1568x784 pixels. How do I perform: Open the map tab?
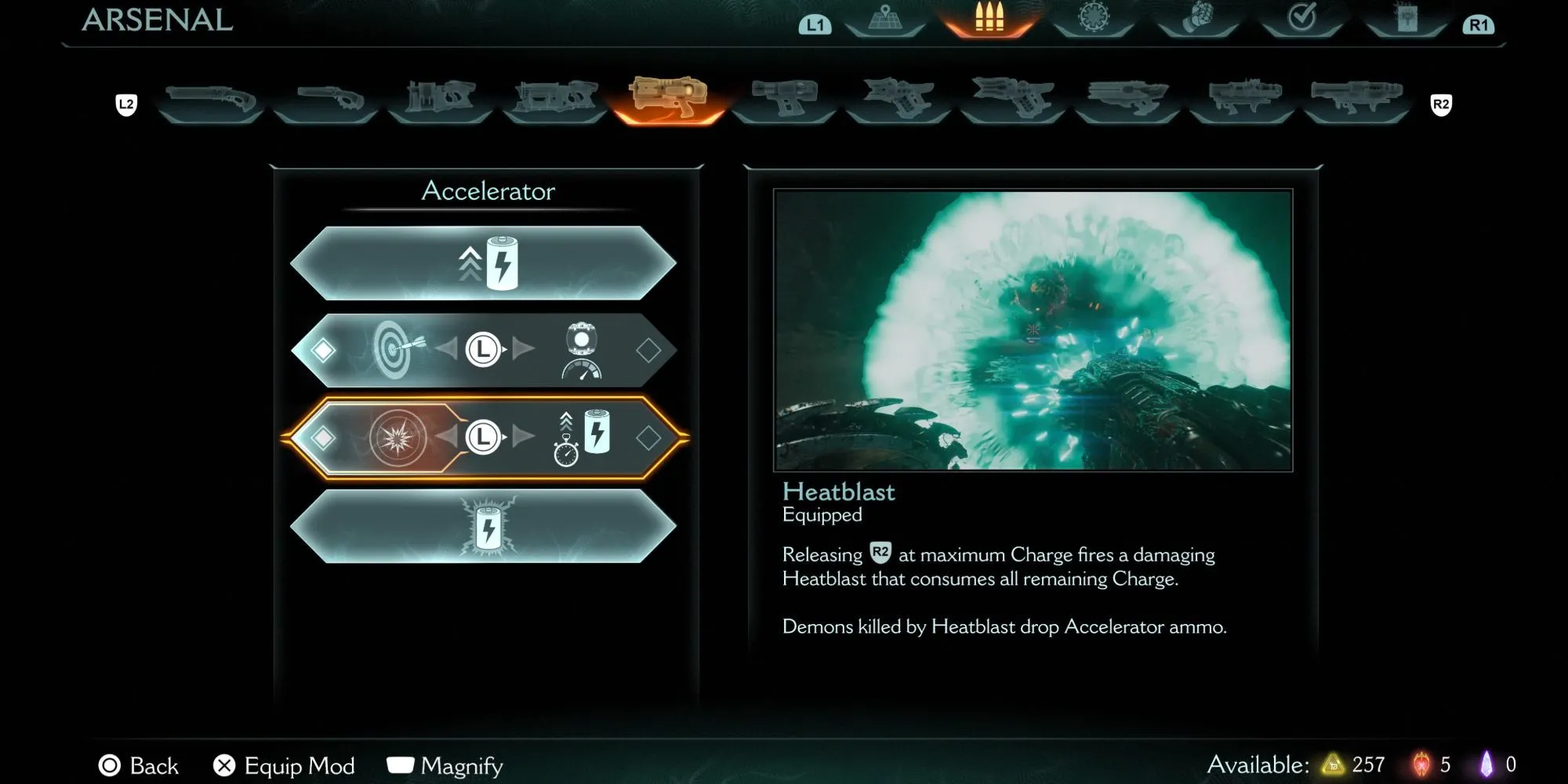click(885, 19)
